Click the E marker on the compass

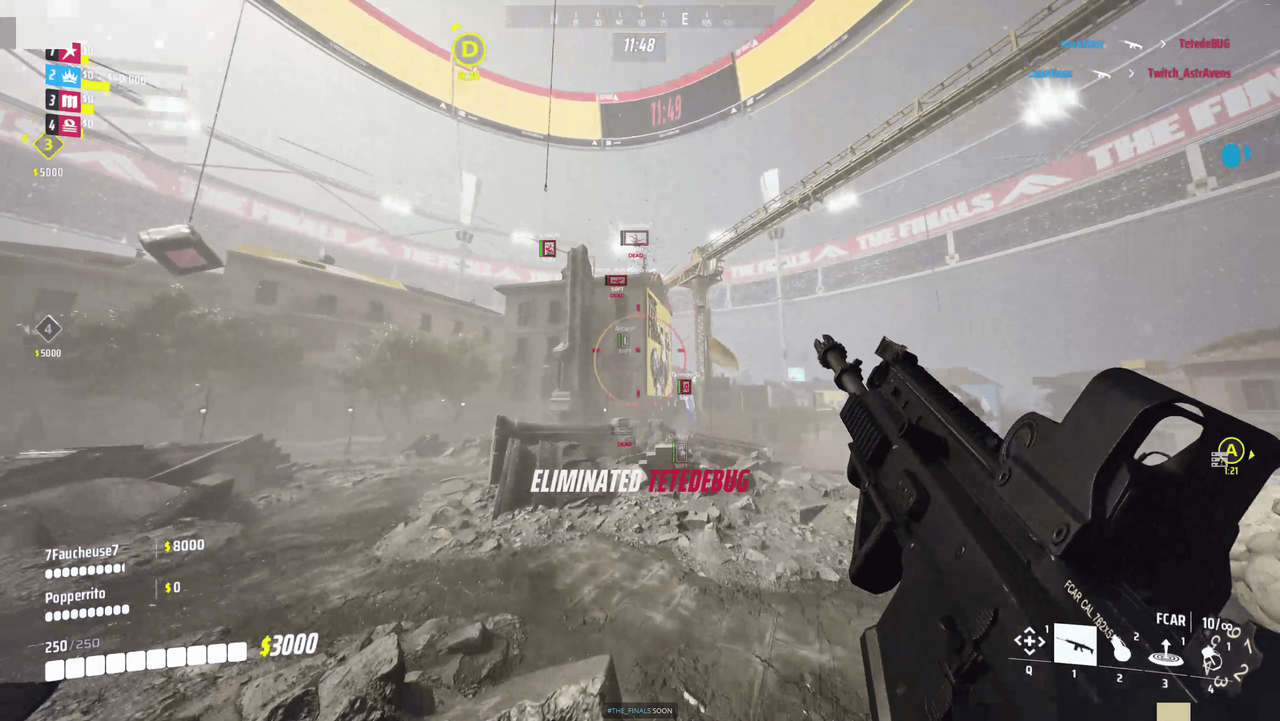click(x=685, y=18)
